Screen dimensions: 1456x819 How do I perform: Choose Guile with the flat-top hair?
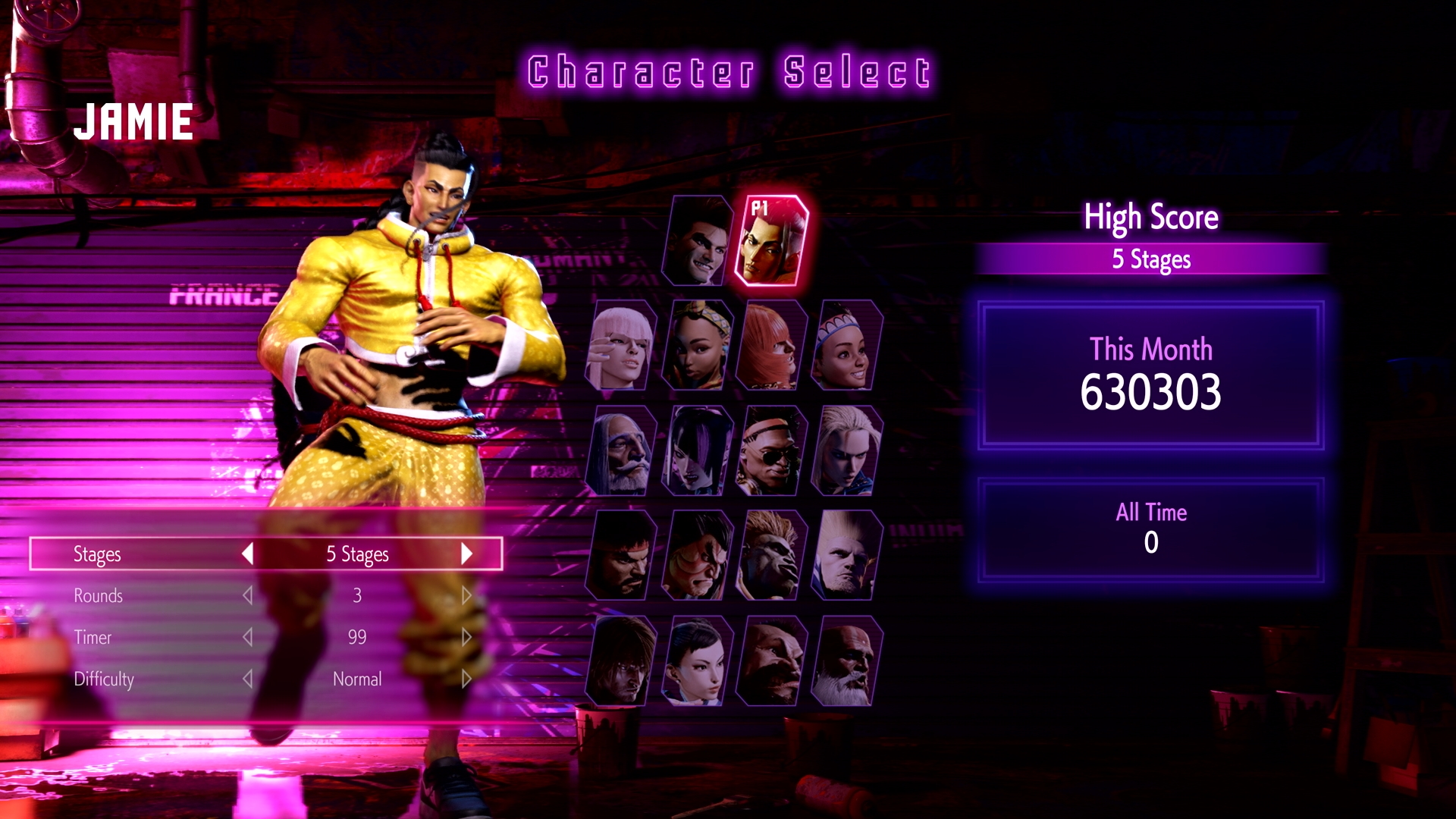click(x=846, y=555)
